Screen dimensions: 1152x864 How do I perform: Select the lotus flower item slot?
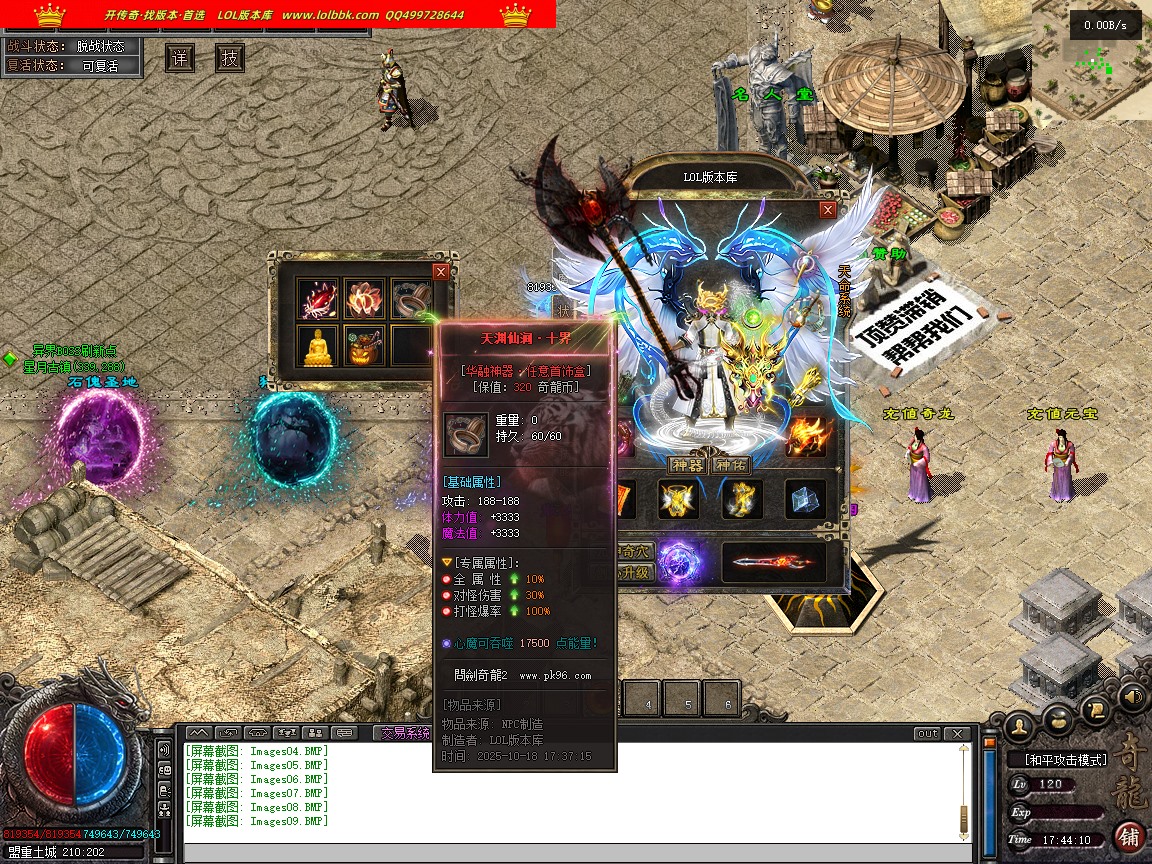(363, 298)
